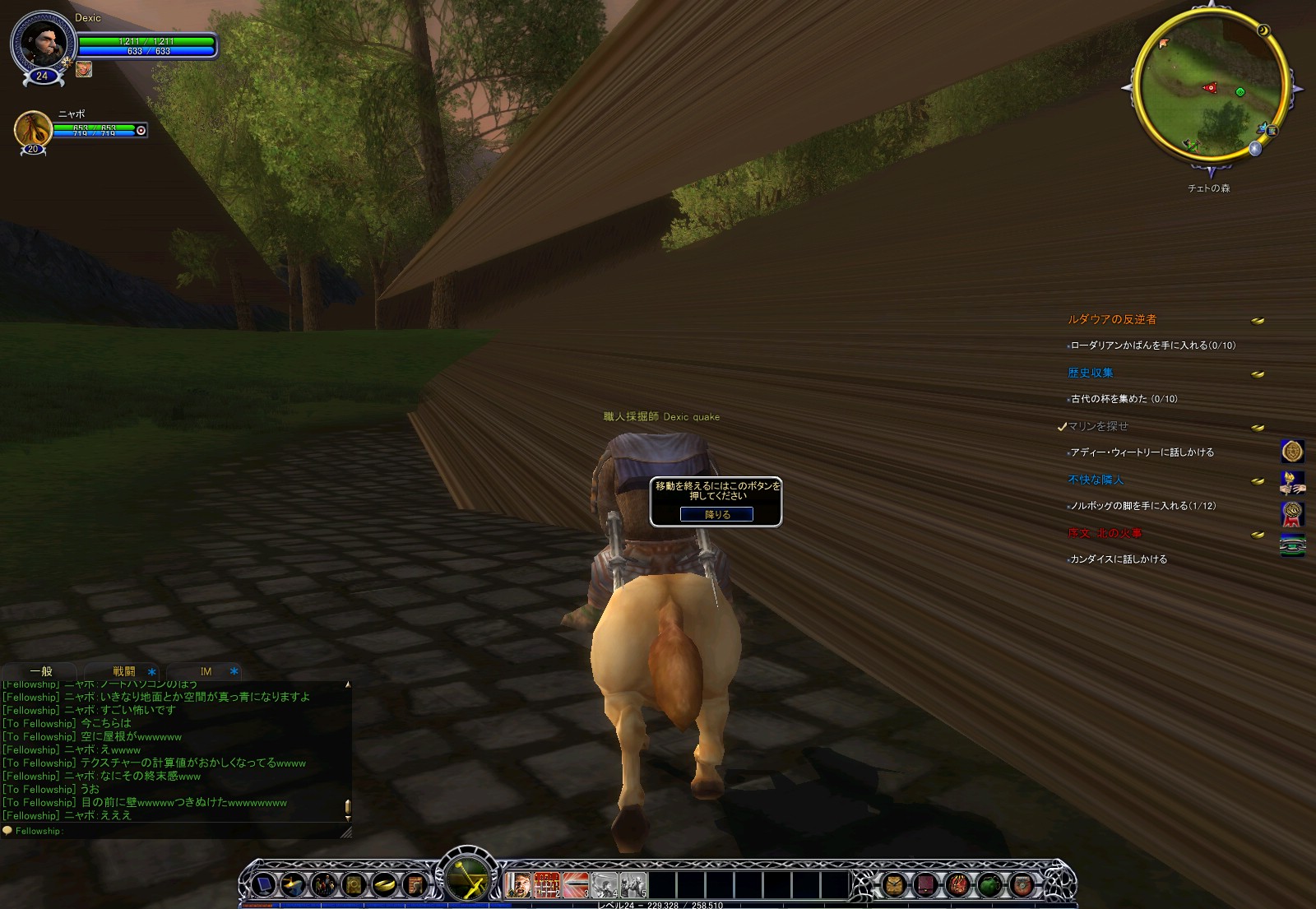Open the radar minimap

coord(1210,86)
